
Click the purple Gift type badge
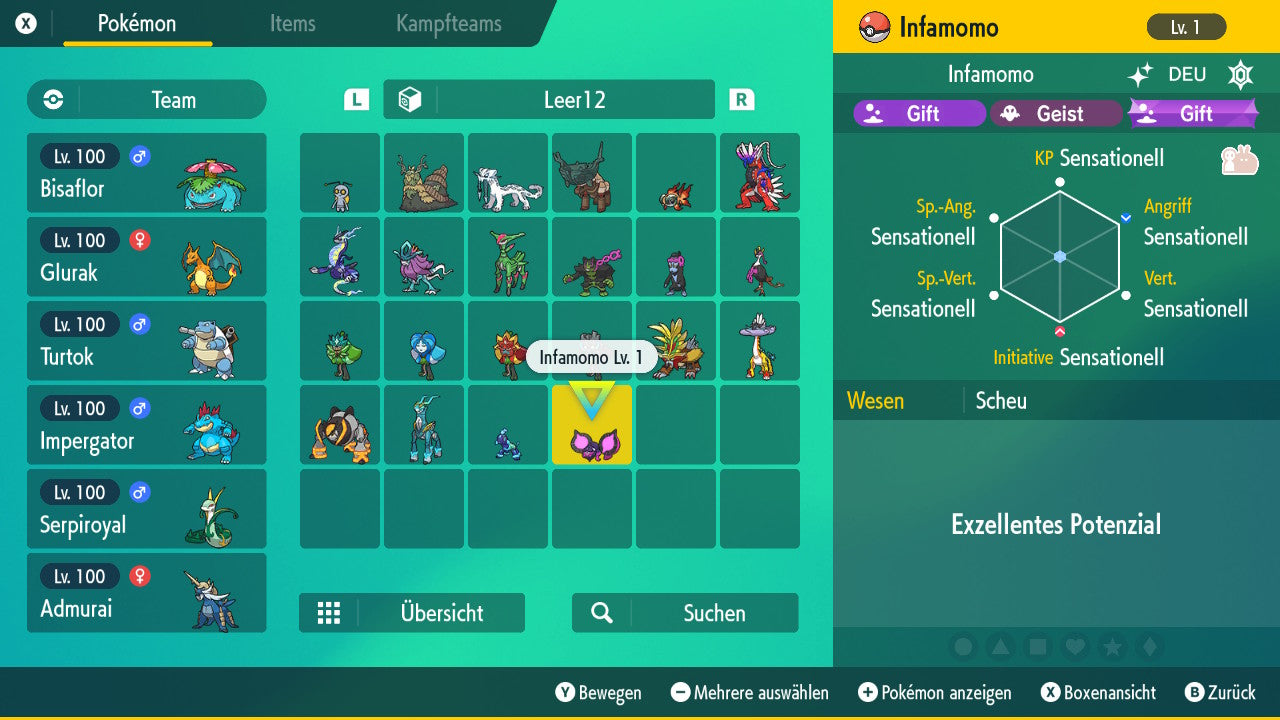[x=918, y=113]
